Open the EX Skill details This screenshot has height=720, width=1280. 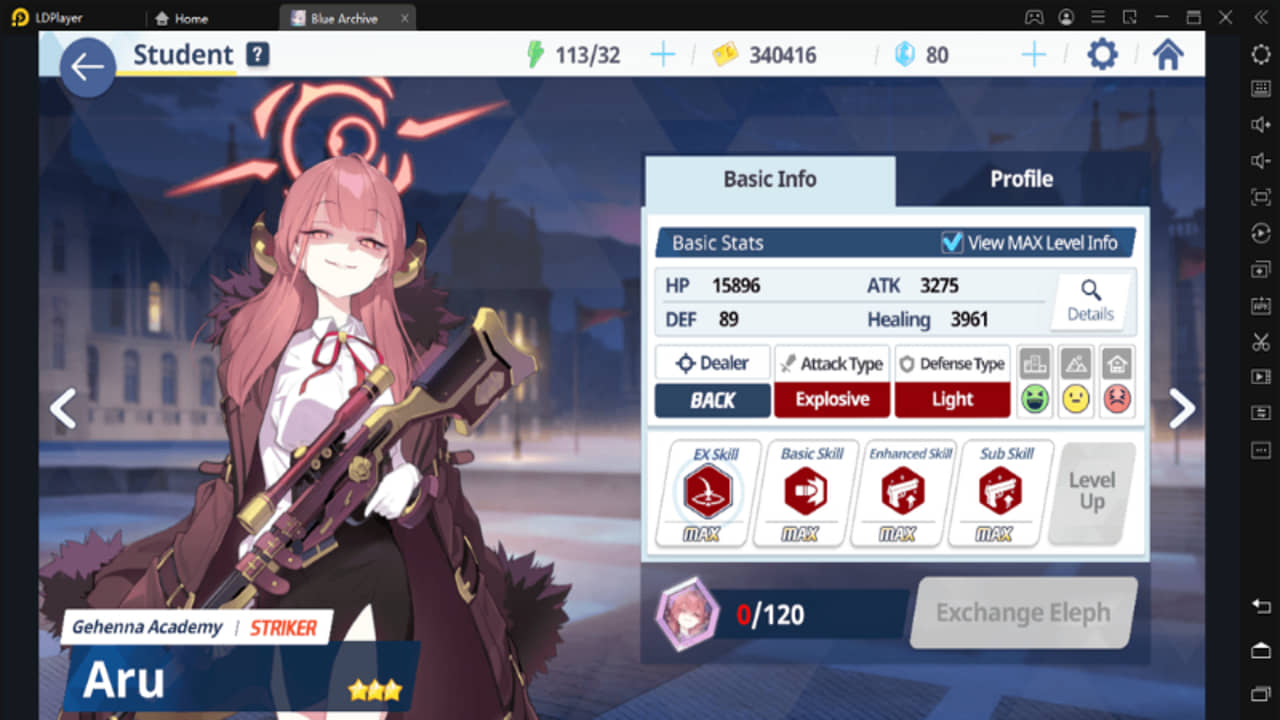708,490
